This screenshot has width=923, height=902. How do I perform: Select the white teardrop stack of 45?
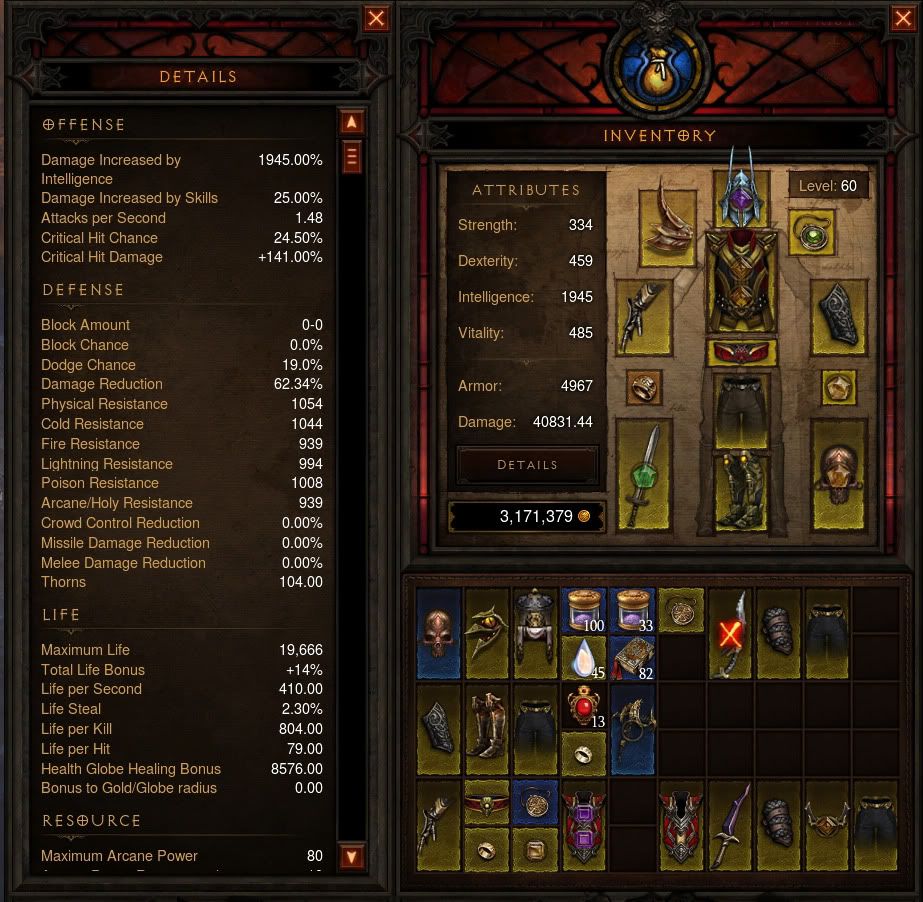(585, 657)
